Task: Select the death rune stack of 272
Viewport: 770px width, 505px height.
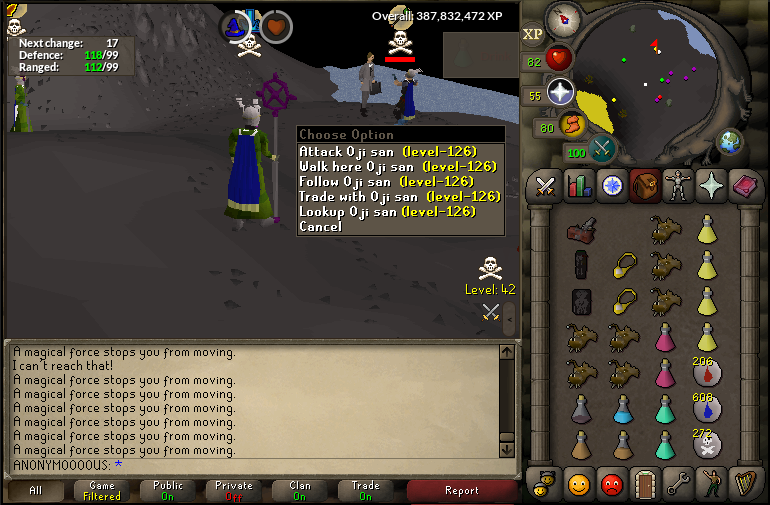Action: click(707, 445)
